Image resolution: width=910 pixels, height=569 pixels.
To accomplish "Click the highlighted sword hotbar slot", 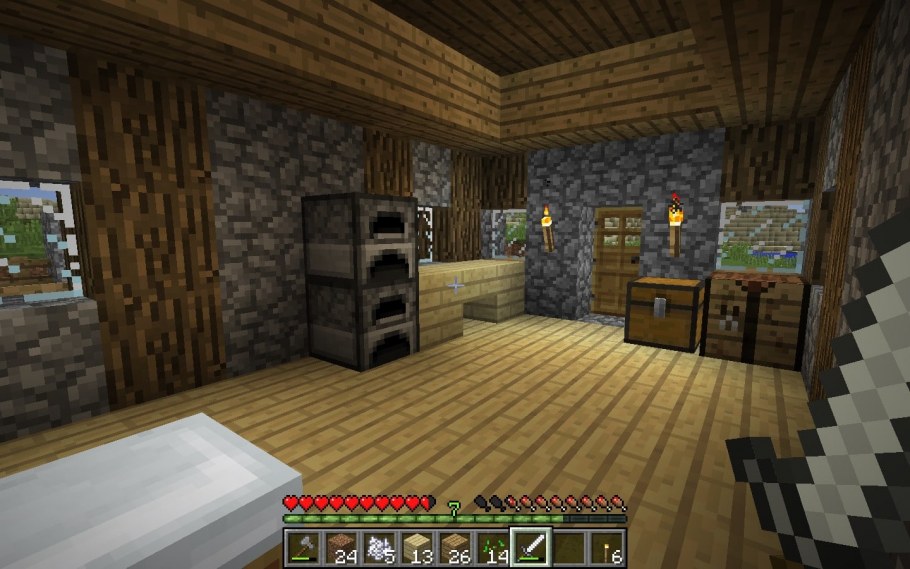I will (530, 547).
